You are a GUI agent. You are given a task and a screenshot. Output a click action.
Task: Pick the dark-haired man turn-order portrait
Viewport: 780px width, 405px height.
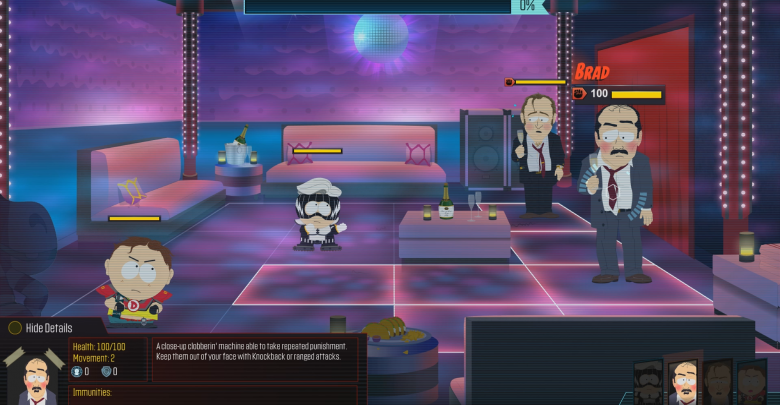[x=718, y=384]
